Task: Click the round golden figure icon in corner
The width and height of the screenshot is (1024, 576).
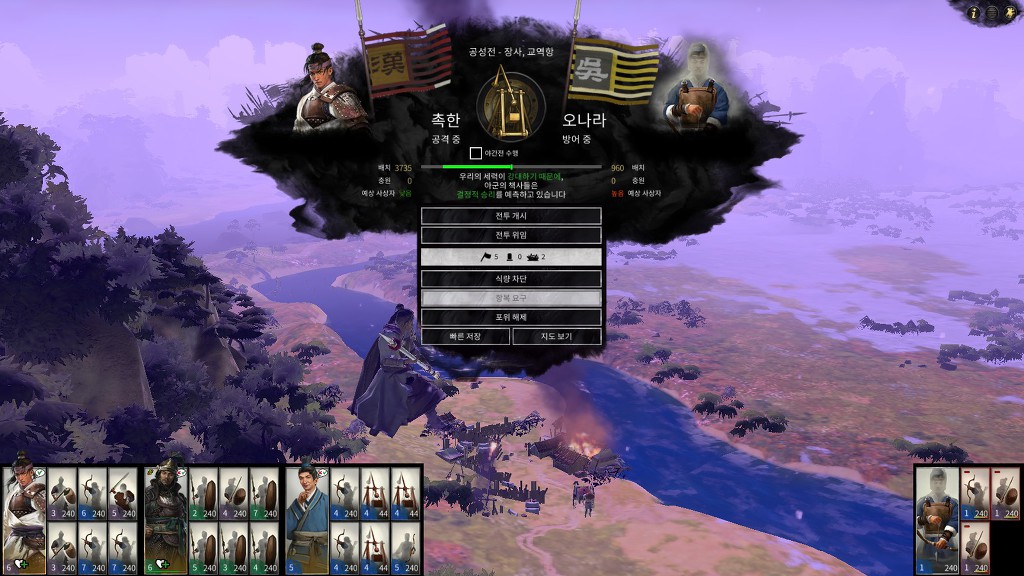Action: tap(1009, 13)
